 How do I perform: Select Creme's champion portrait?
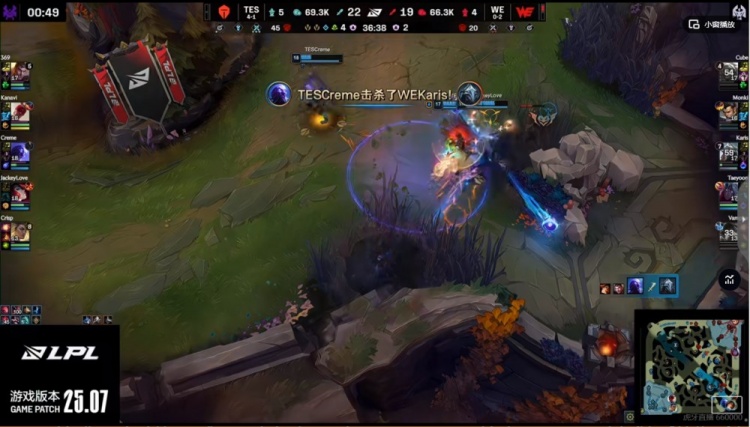(x=19, y=153)
